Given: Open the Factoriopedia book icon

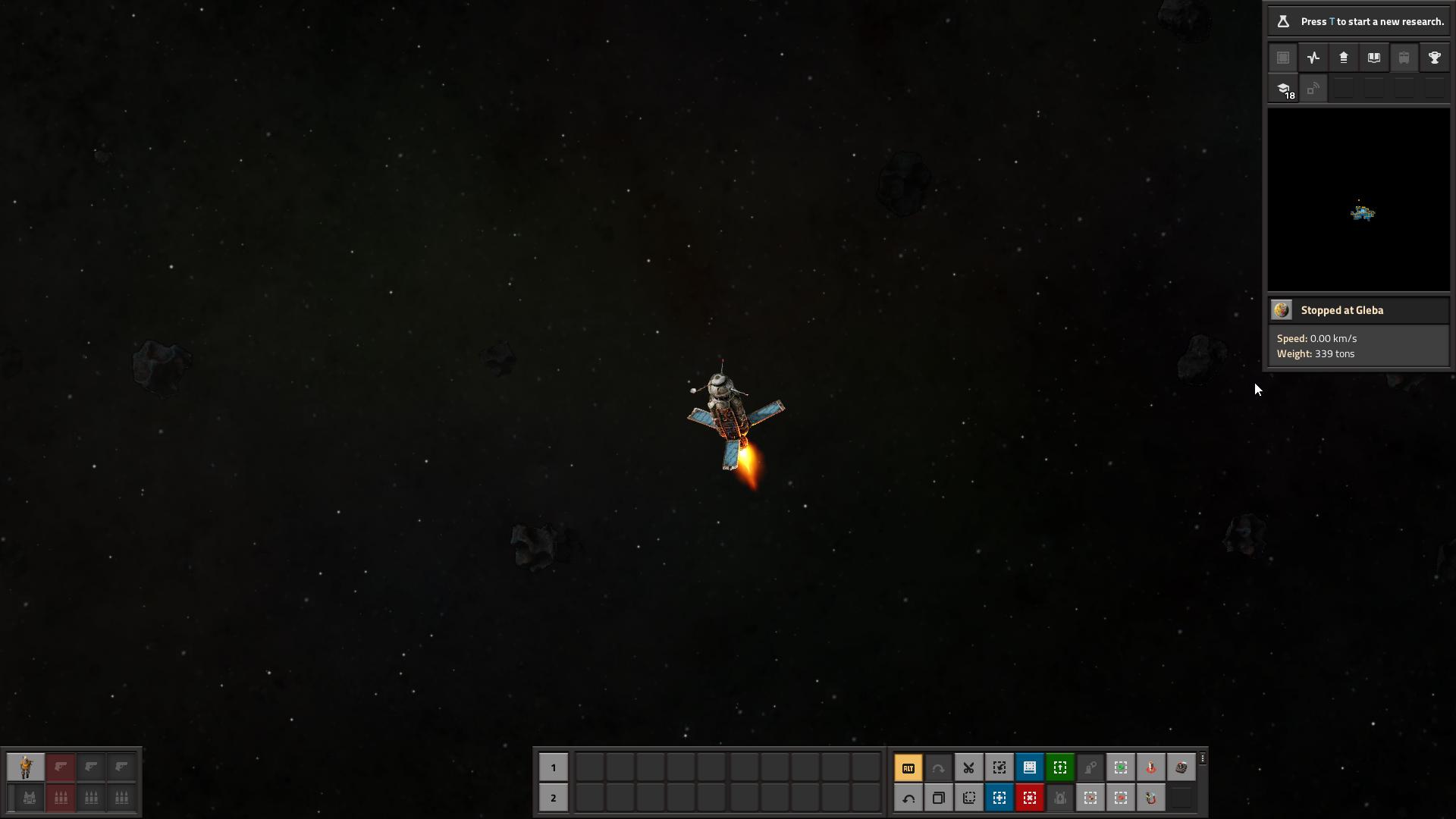Looking at the screenshot, I should [x=1373, y=58].
